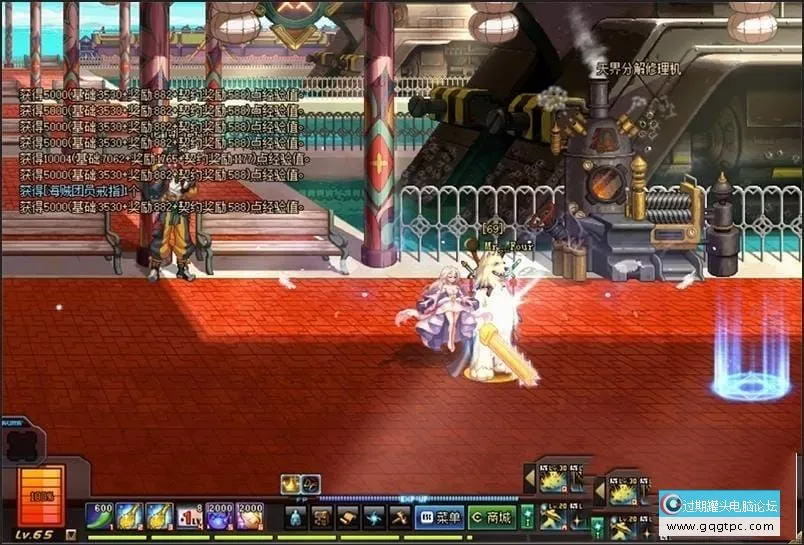The height and width of the screenshot is (545, 804).
Task: Select the golden crown buff icon
Action: click(x=291, y=484)
